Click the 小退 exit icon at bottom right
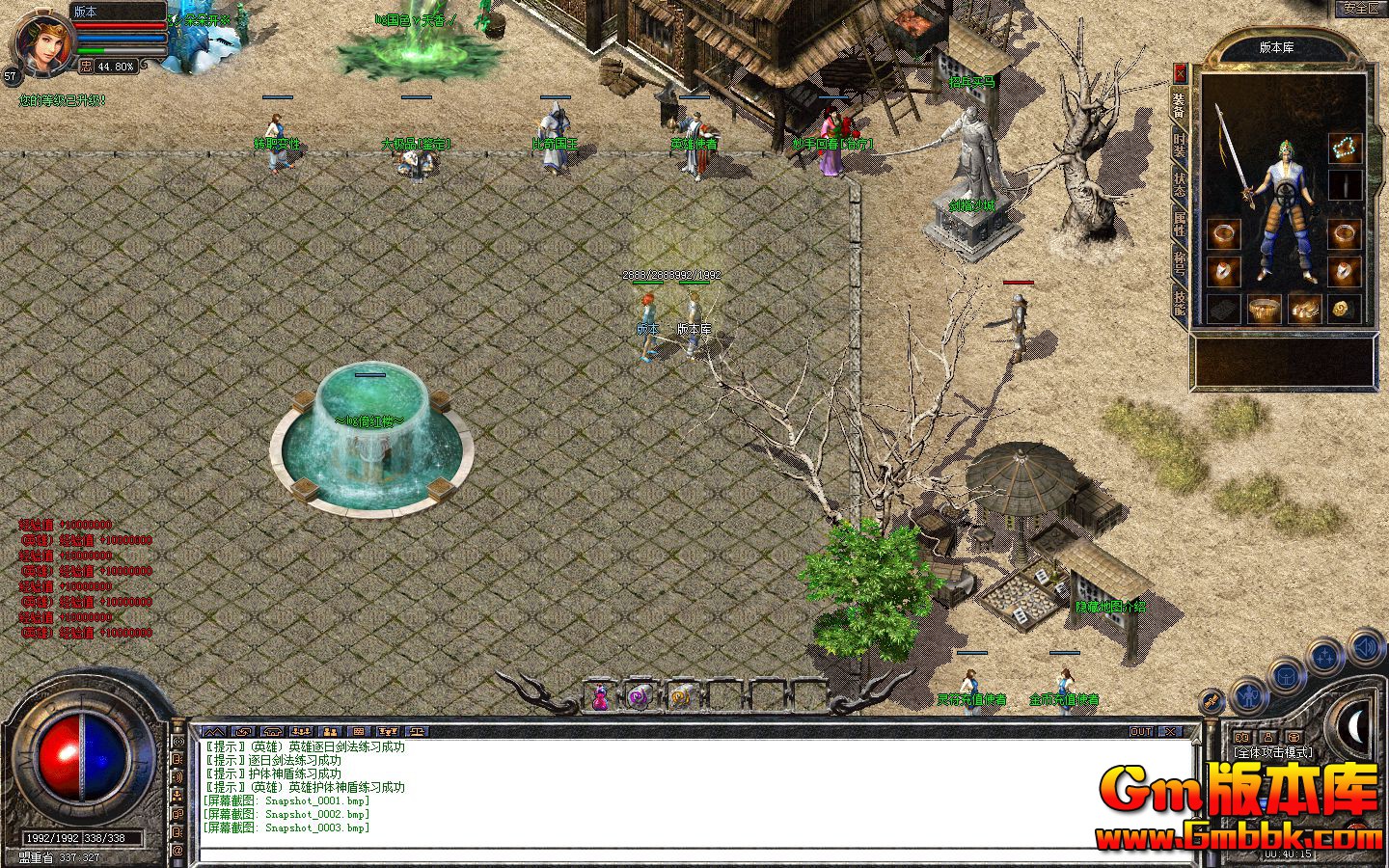 point(1211,700)
